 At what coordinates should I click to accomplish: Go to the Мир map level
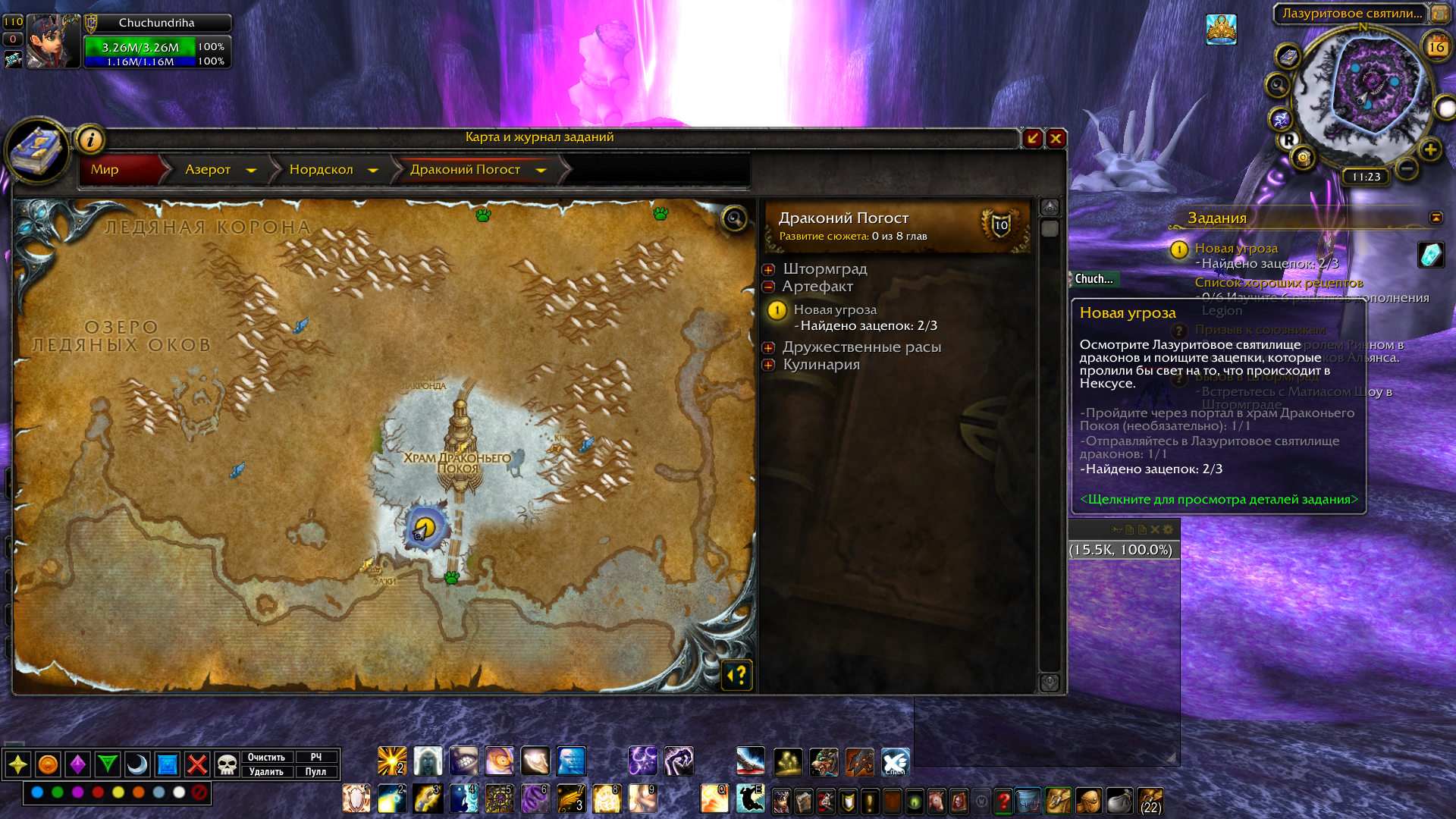coord(105,170)
